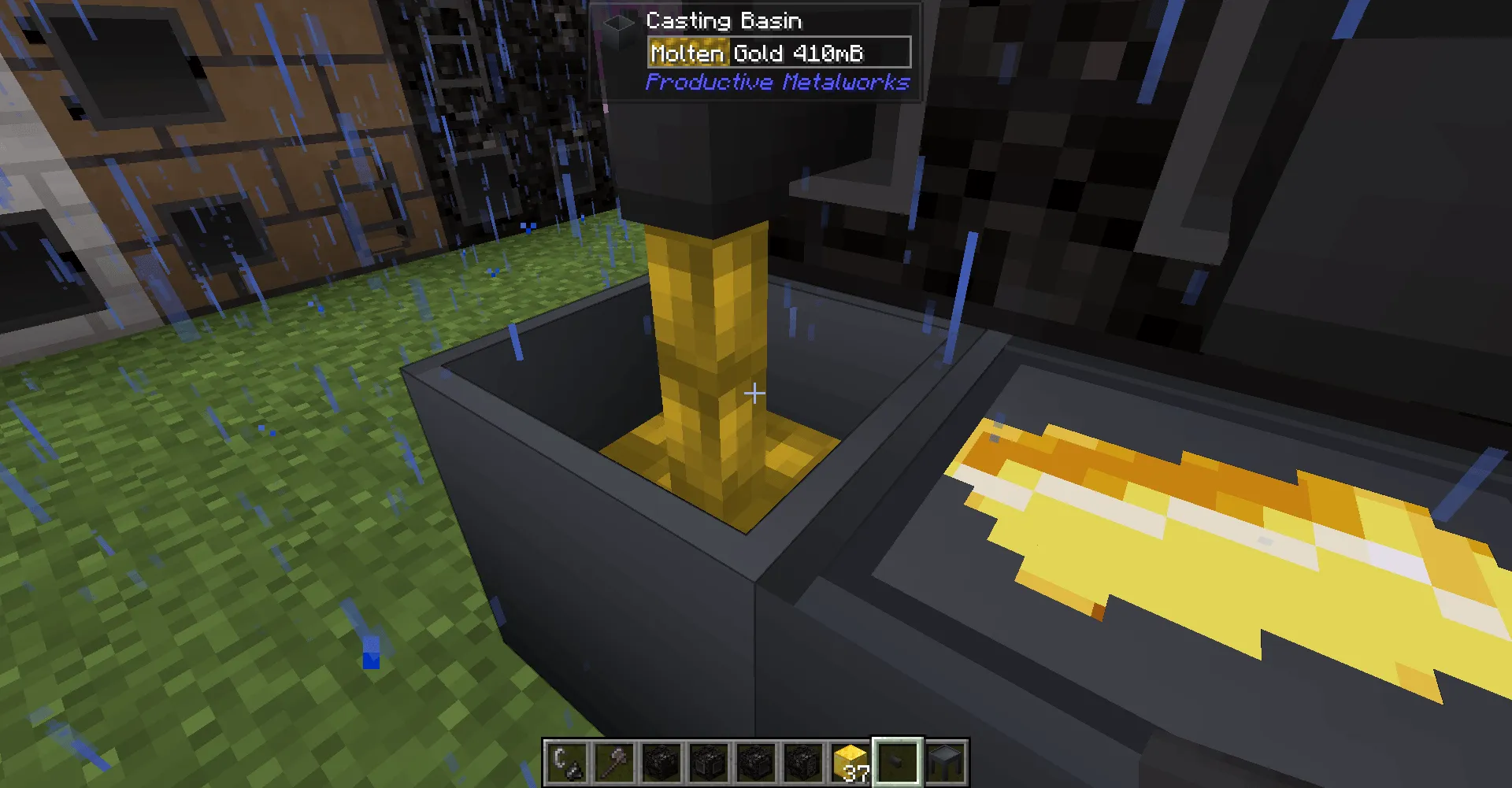Select the flint and steel in hotbar slot one
The height and width of the screenshot is (788, 1512).
(565, 762)
